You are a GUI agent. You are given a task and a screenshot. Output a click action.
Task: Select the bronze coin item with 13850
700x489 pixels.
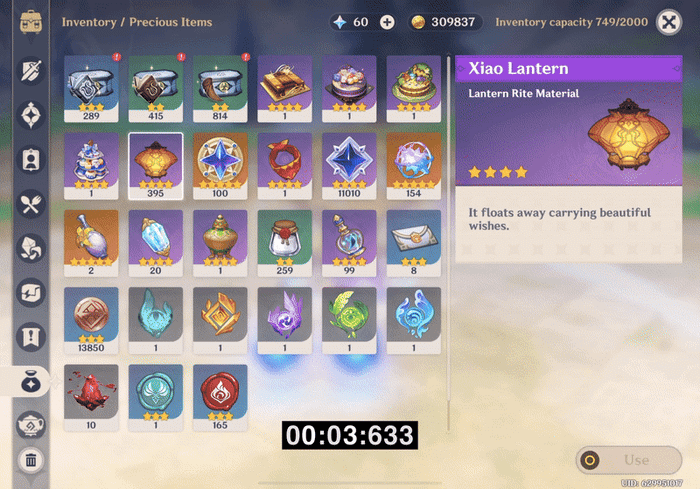(90, 316)
